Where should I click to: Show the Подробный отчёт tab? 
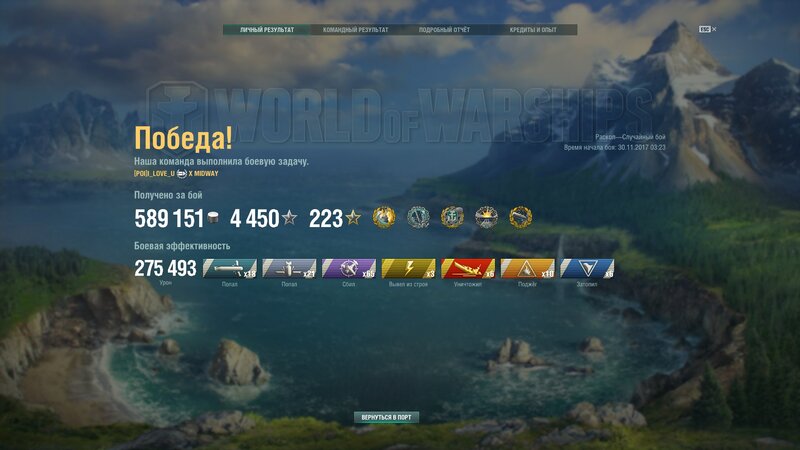(444, 30)
